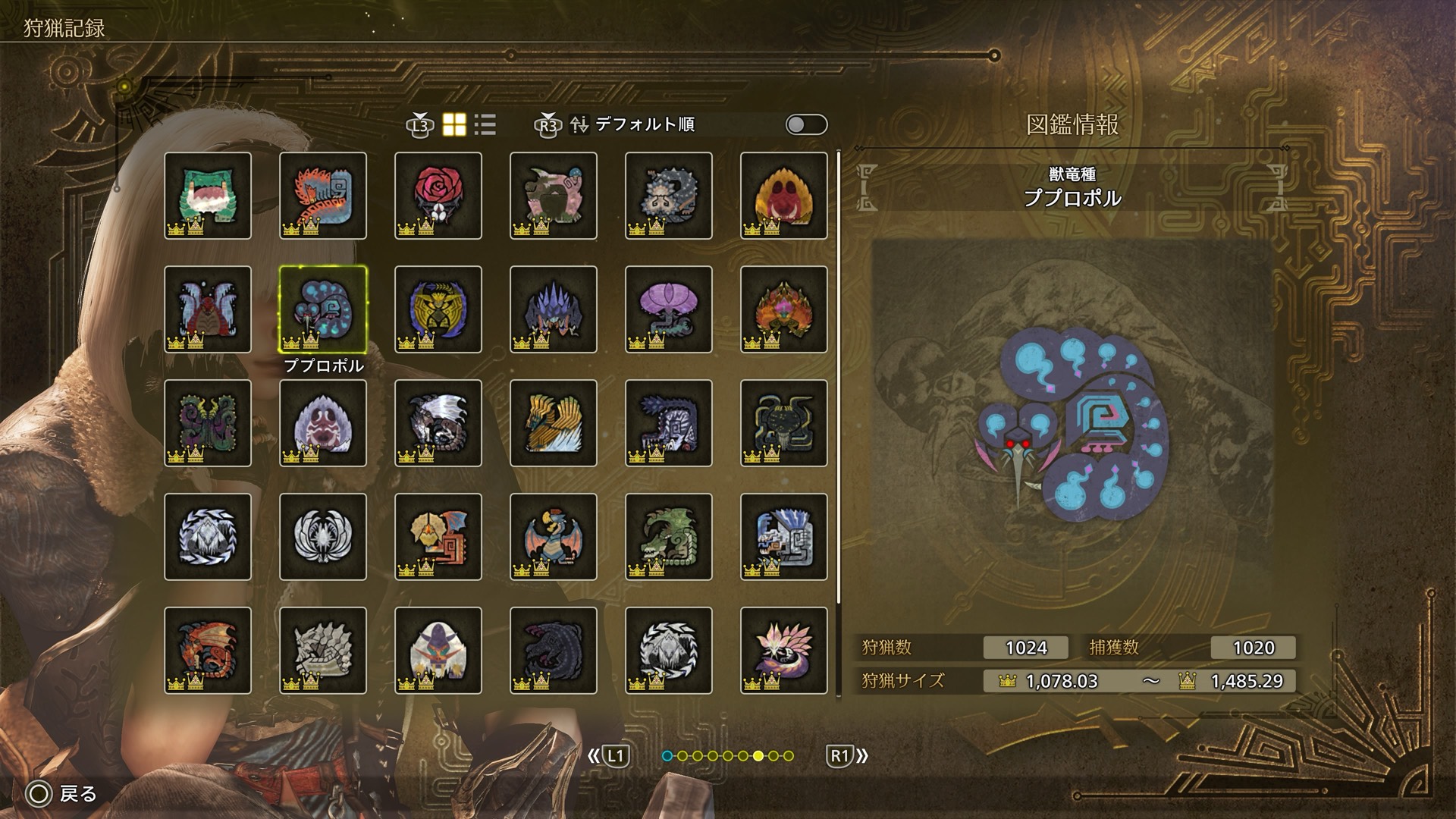Choose the purple spiked Nerscylla icon
The height and width of the screenshot is (819, 1456).
click(x=554, y=309)
